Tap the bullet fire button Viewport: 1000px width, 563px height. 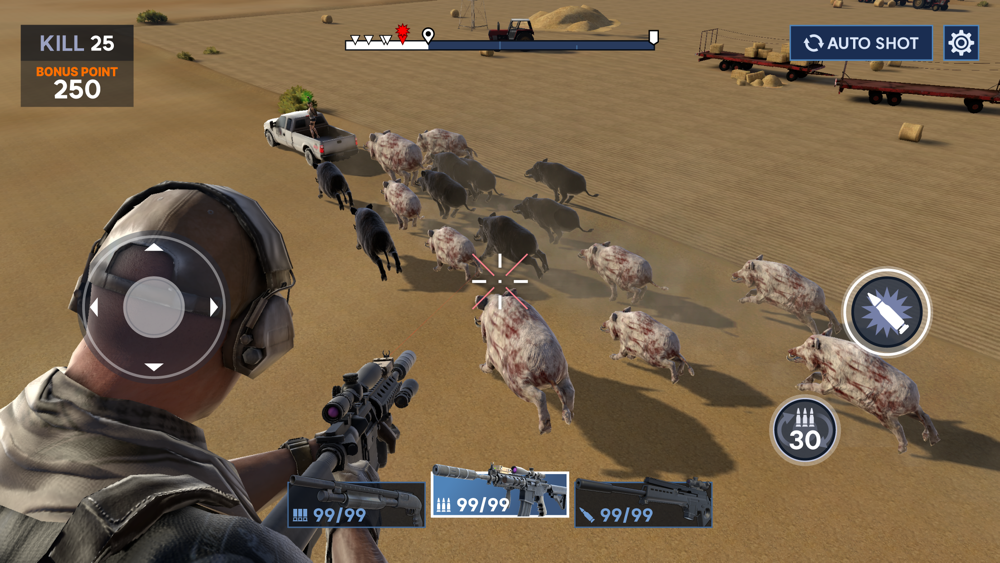(887, 312)
